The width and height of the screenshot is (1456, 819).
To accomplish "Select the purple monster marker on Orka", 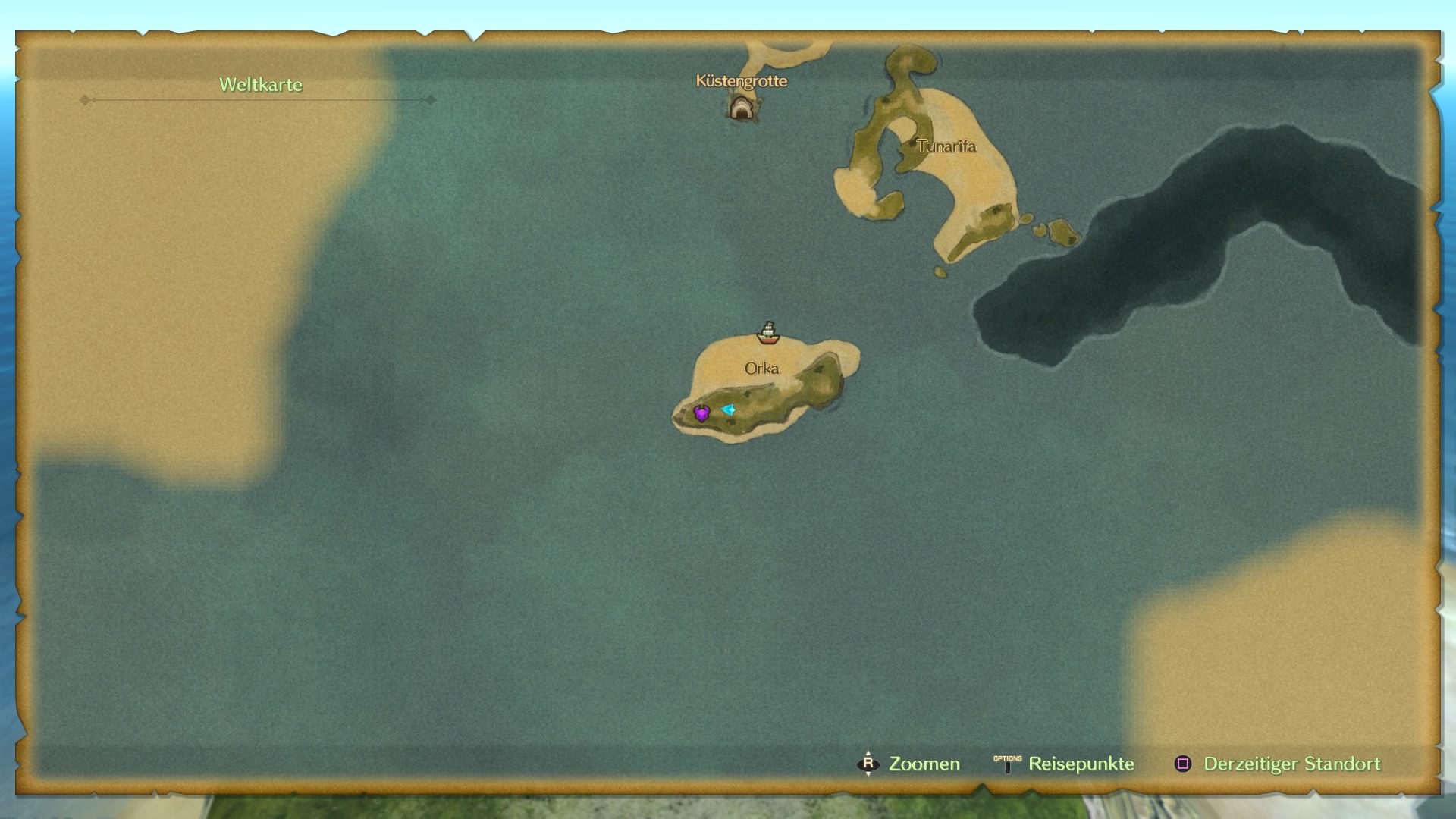I will coord(701,413).
